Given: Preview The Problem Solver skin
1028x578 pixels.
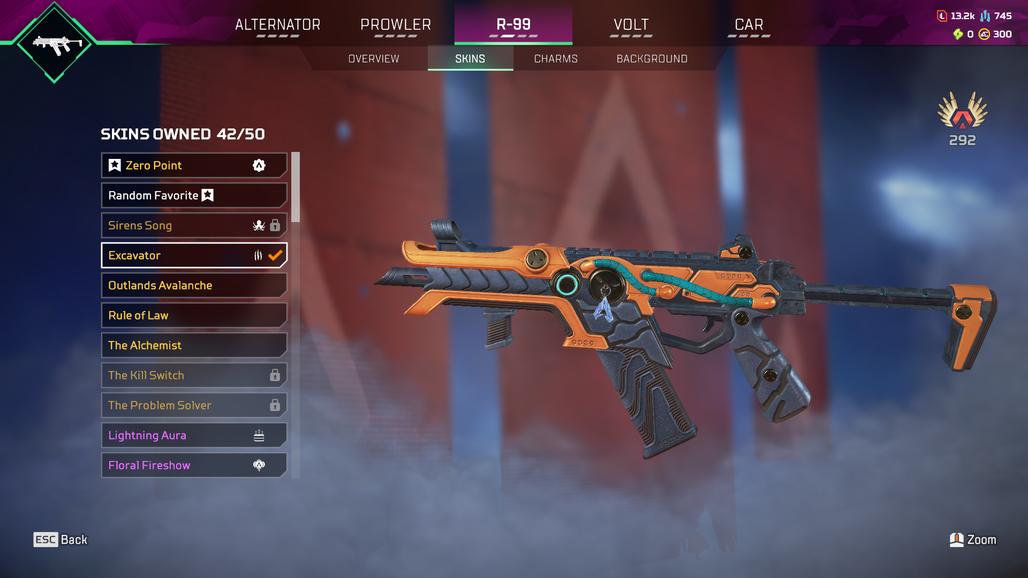Looking at the screenshot, I should 194,405.
